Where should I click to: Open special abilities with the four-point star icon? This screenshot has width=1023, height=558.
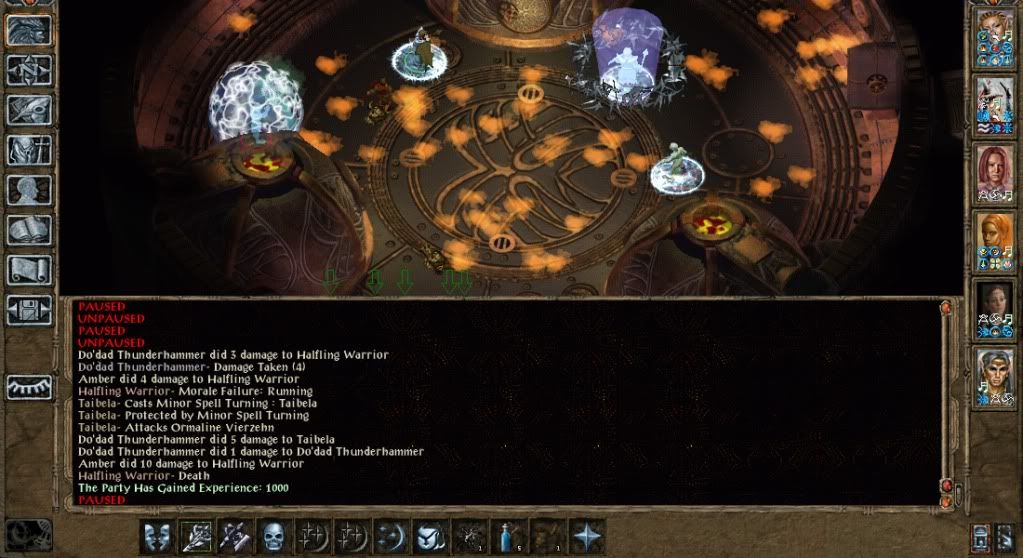point(587,537)
